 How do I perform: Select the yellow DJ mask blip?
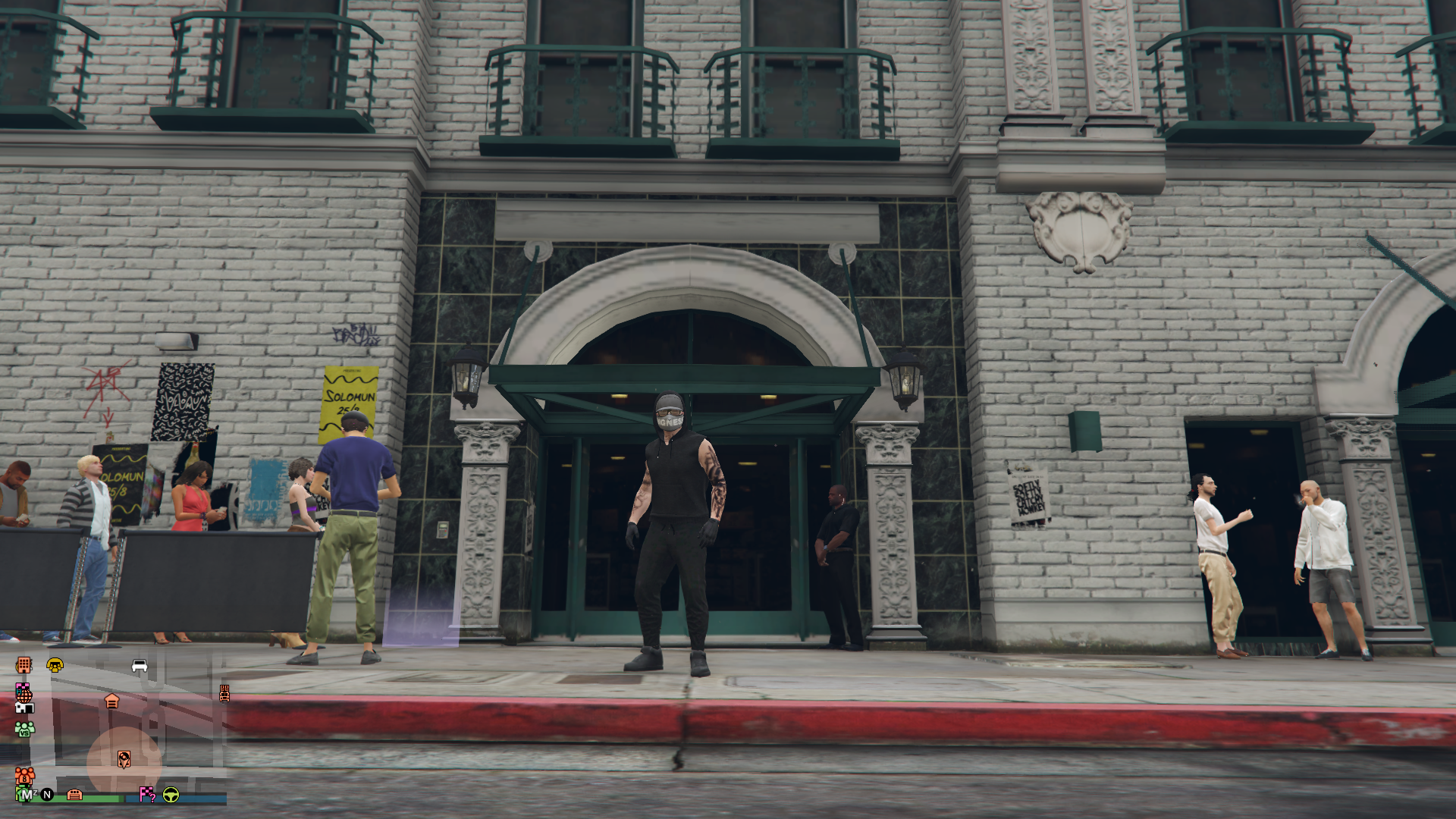[55, 666]
